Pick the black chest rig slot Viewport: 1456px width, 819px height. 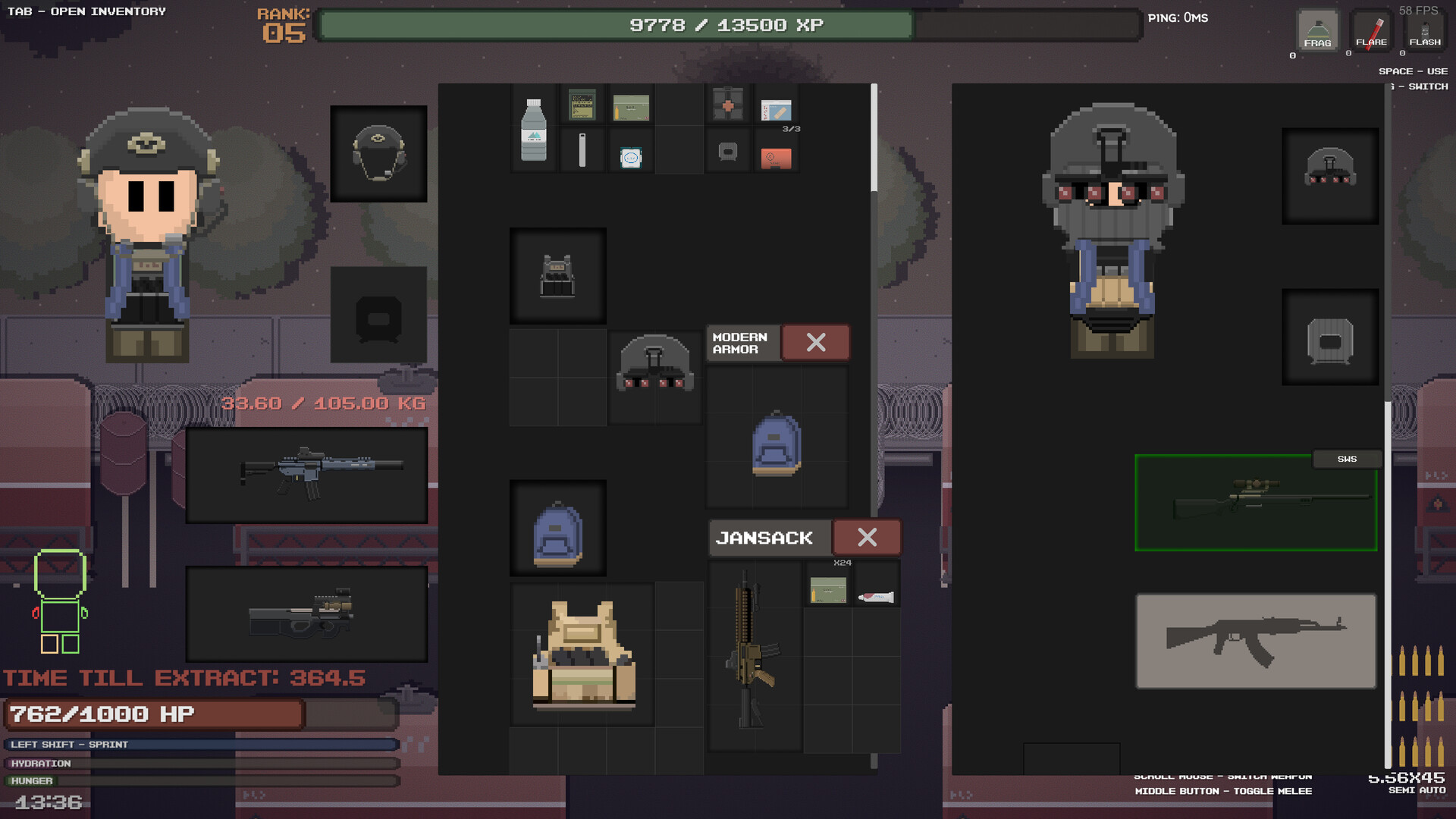click(557, 276)
